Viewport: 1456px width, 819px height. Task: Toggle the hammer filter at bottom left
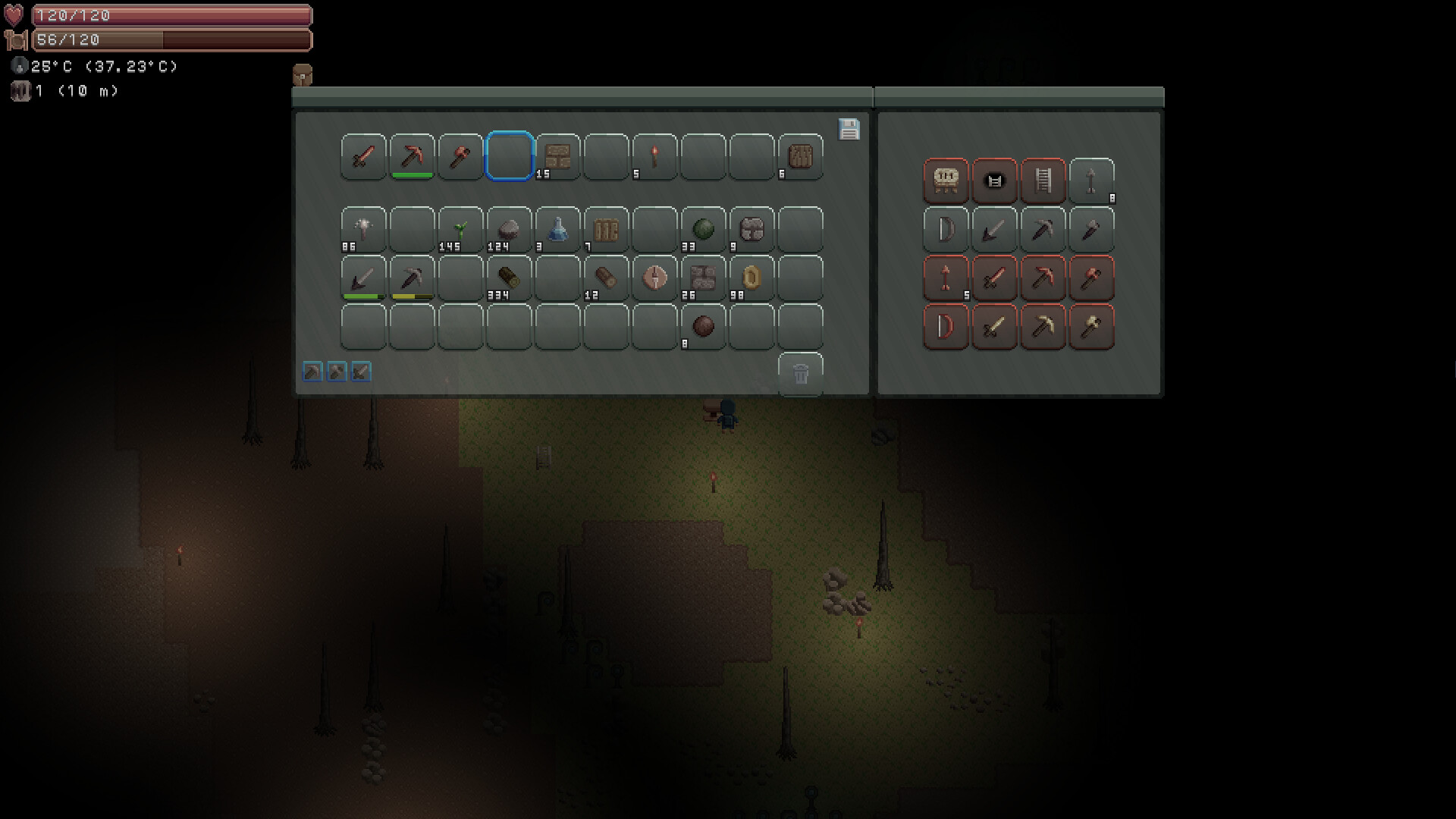pyautogui.click(x=336, y=372)
